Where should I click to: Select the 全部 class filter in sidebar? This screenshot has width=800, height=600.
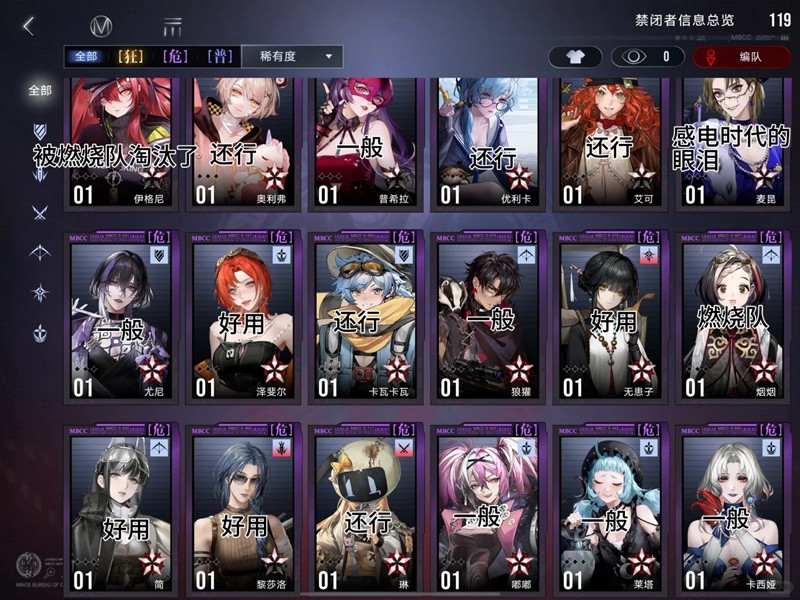(40, 90)
